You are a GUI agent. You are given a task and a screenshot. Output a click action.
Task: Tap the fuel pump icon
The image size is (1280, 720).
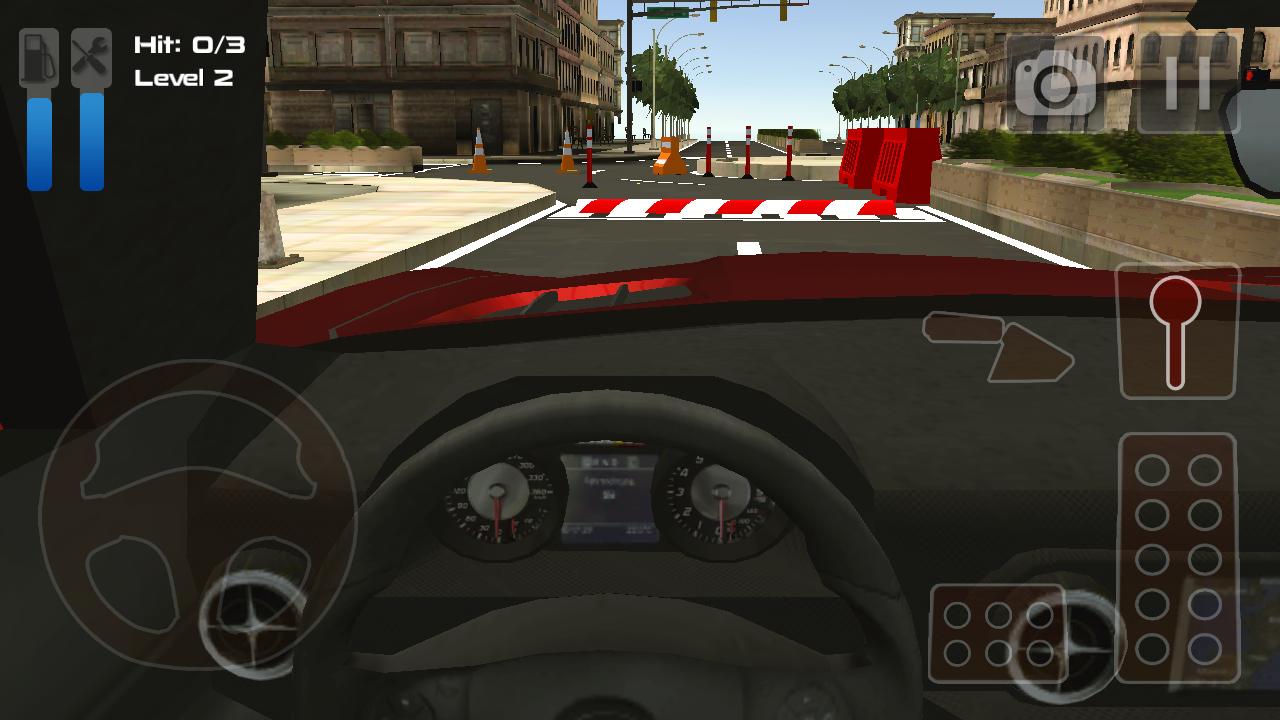(x=38, y=58)
